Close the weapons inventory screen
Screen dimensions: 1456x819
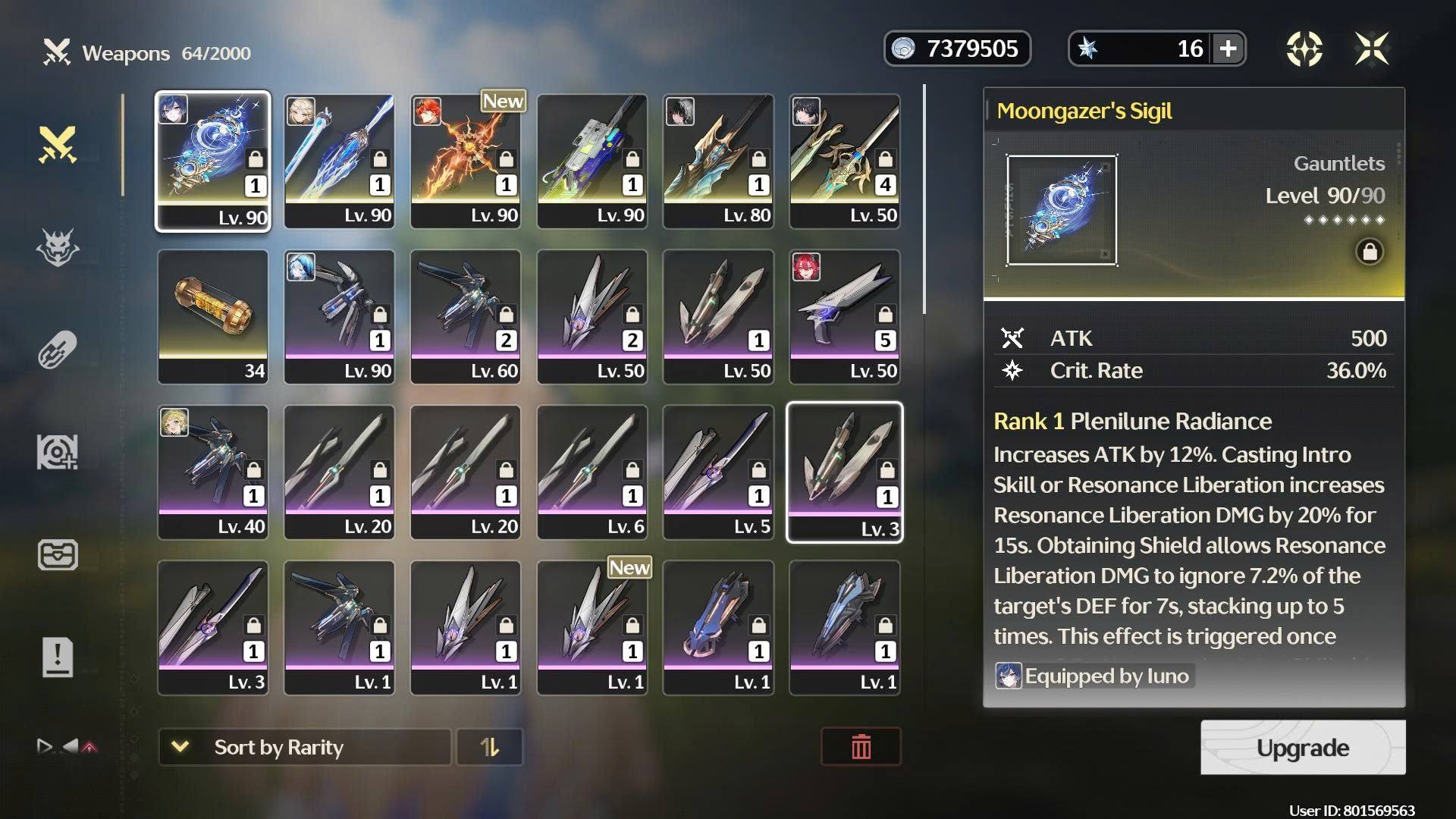pos(1372,49)
